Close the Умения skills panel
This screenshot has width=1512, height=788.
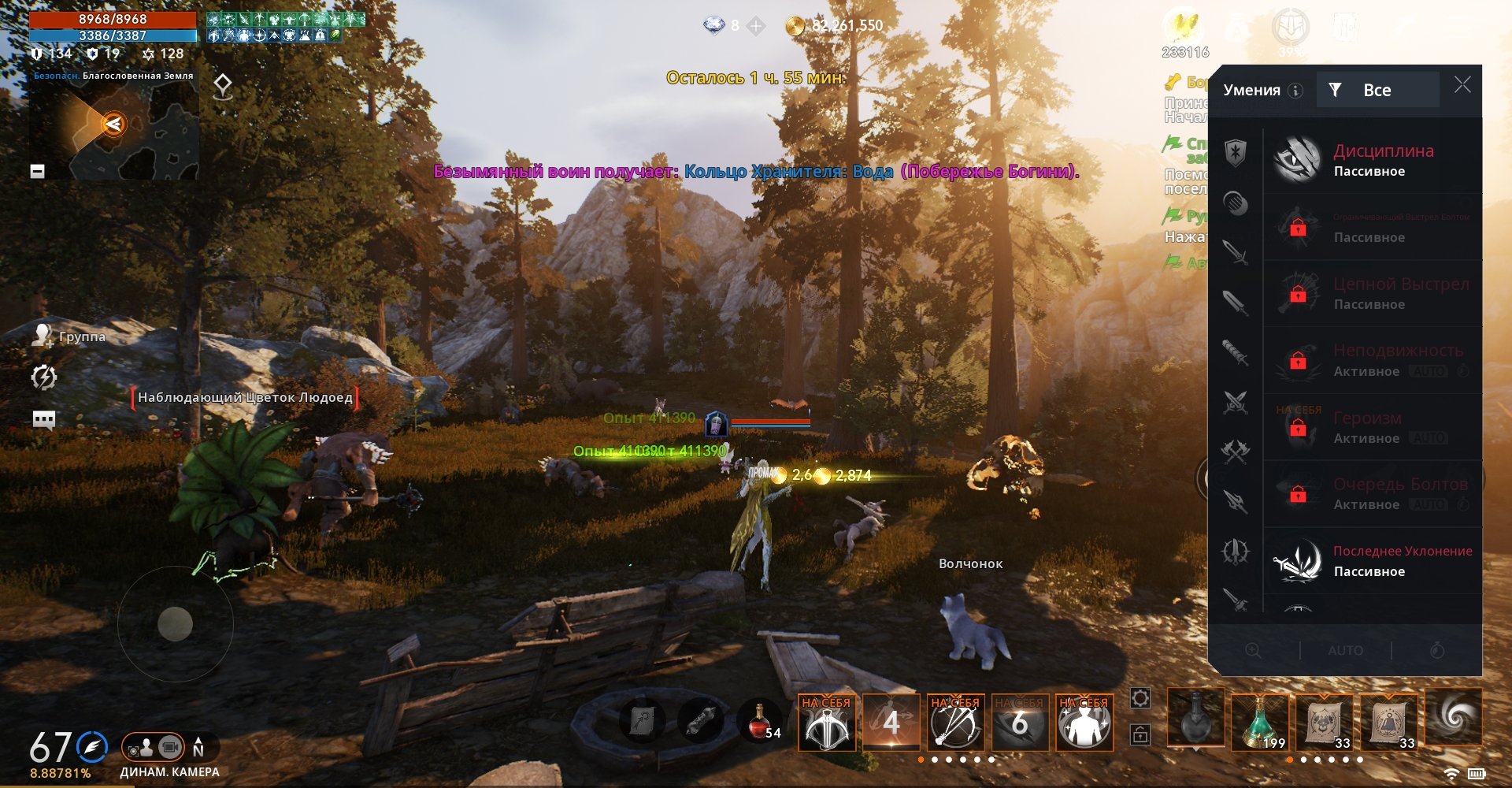pyautogui.click(x=1462, y=85)
